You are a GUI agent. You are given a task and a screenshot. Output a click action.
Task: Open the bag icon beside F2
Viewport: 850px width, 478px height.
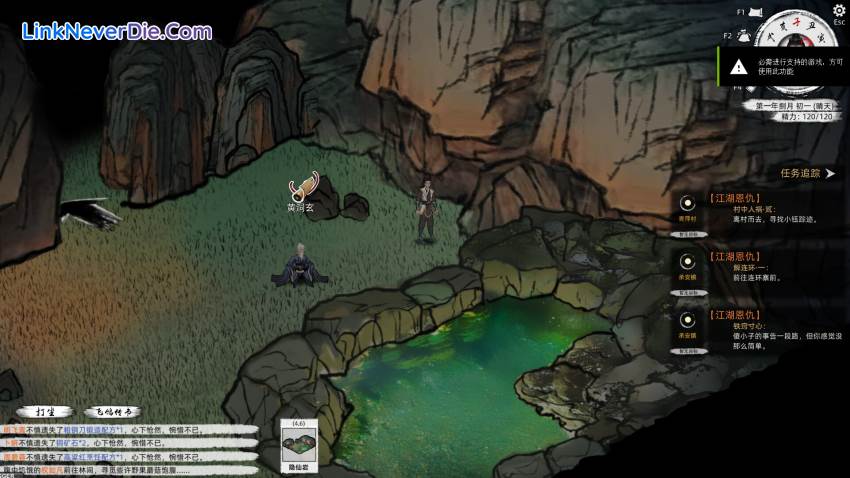744,34
